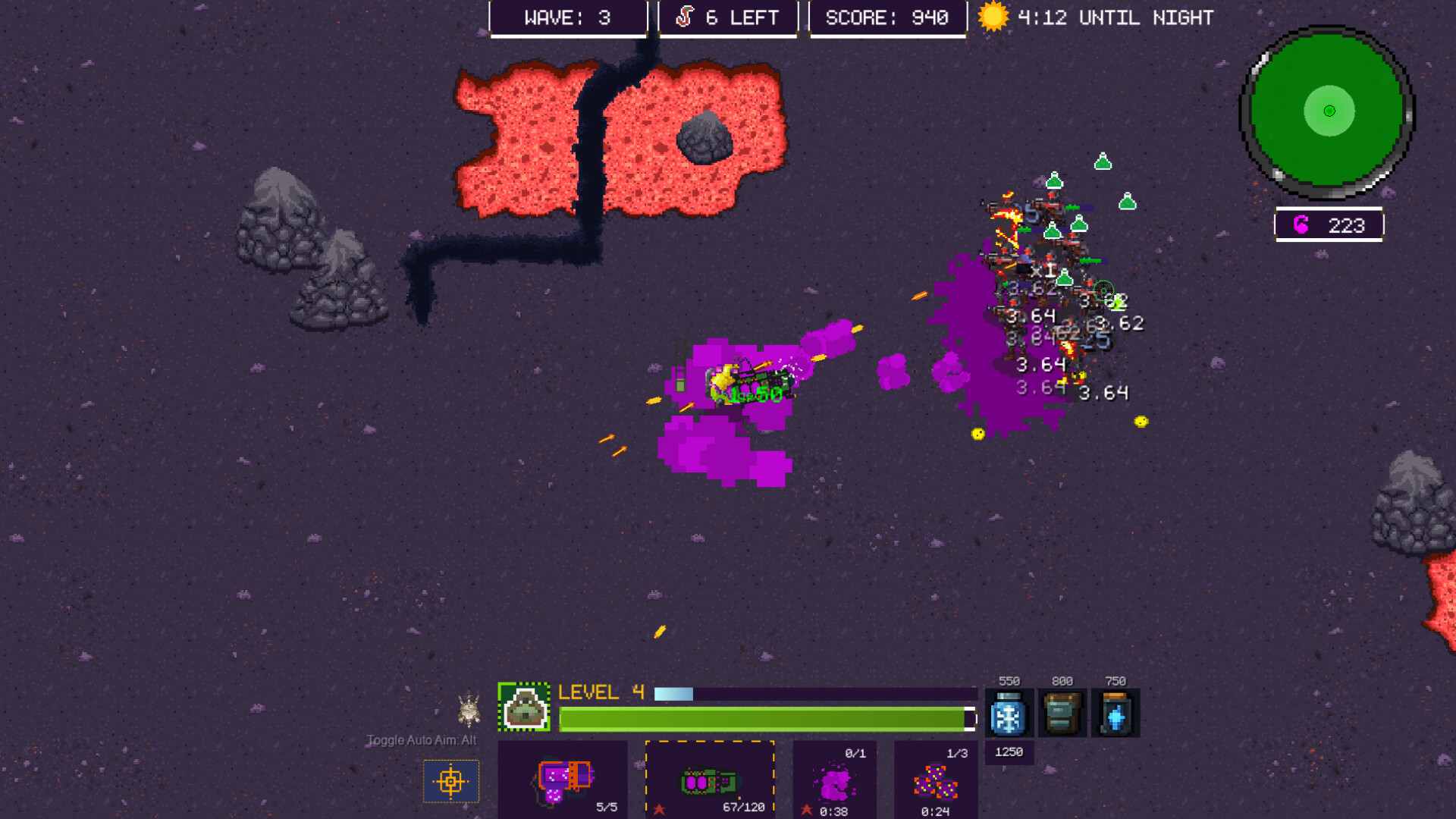Buy the freeze jar costing 550
The width and height of the screenshot is (1456, 819).
coord(1009,713)
